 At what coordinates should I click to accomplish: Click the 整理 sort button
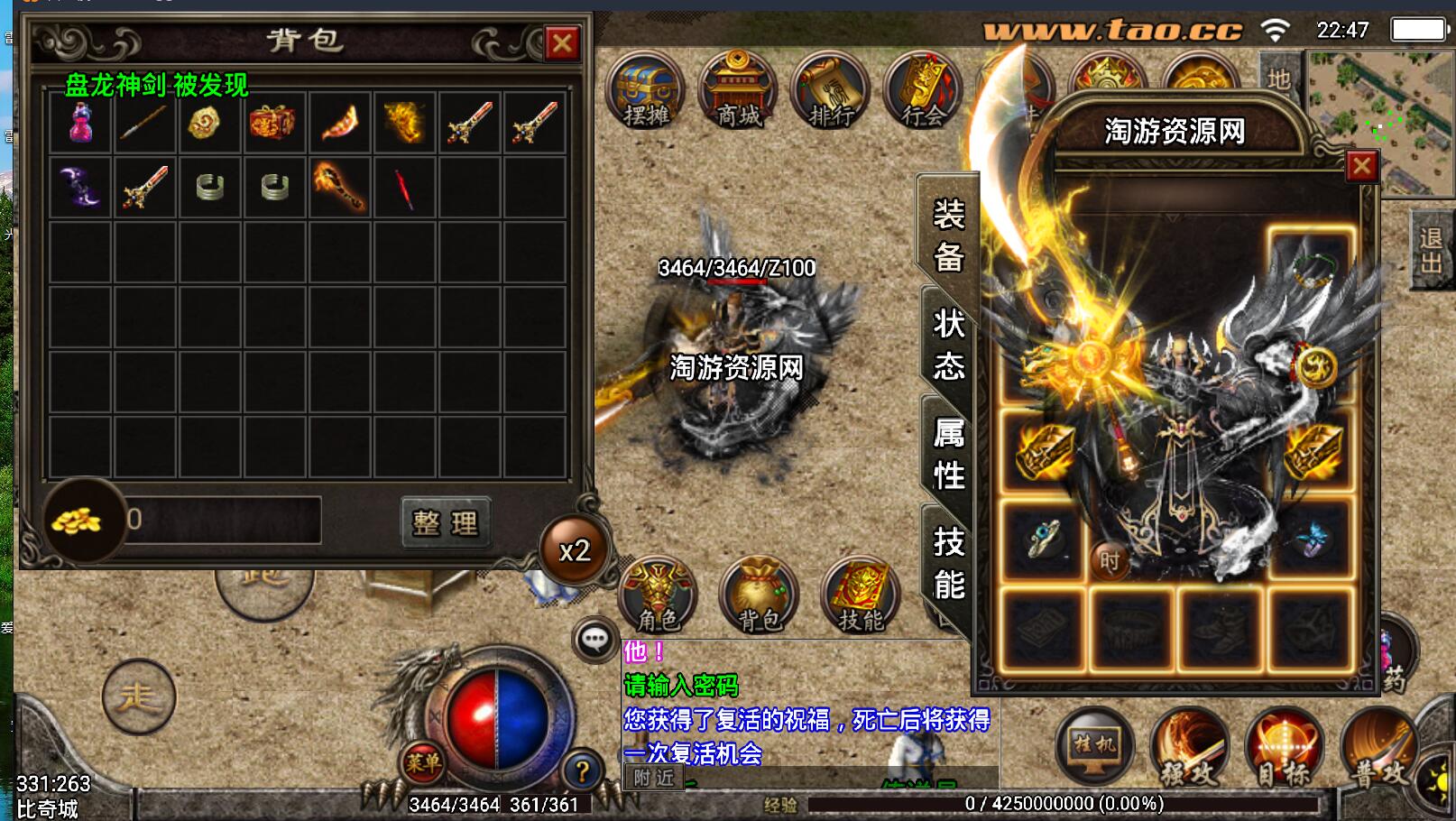(x=446, y=522)
